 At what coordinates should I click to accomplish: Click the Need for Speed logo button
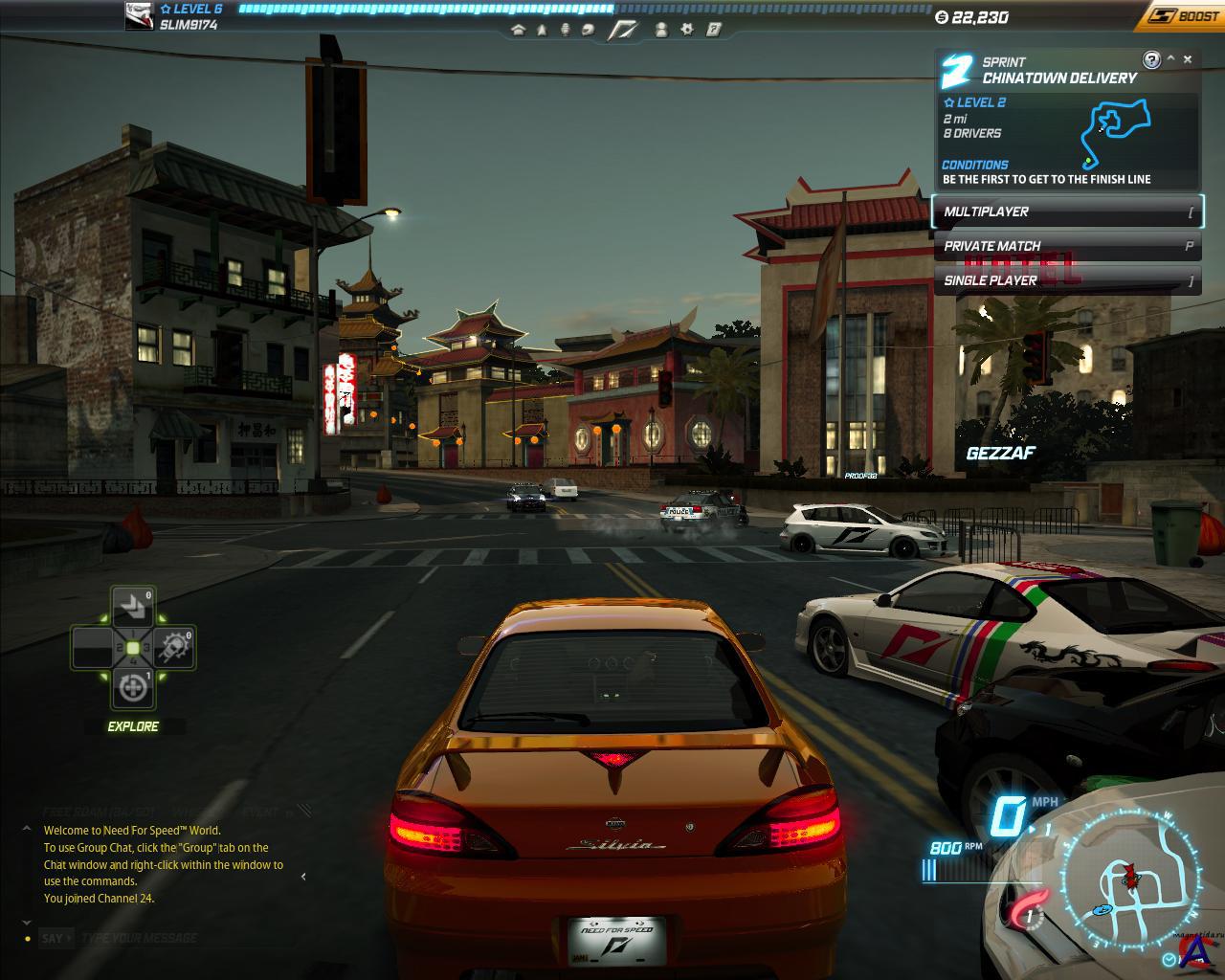[x=623, y=30]
